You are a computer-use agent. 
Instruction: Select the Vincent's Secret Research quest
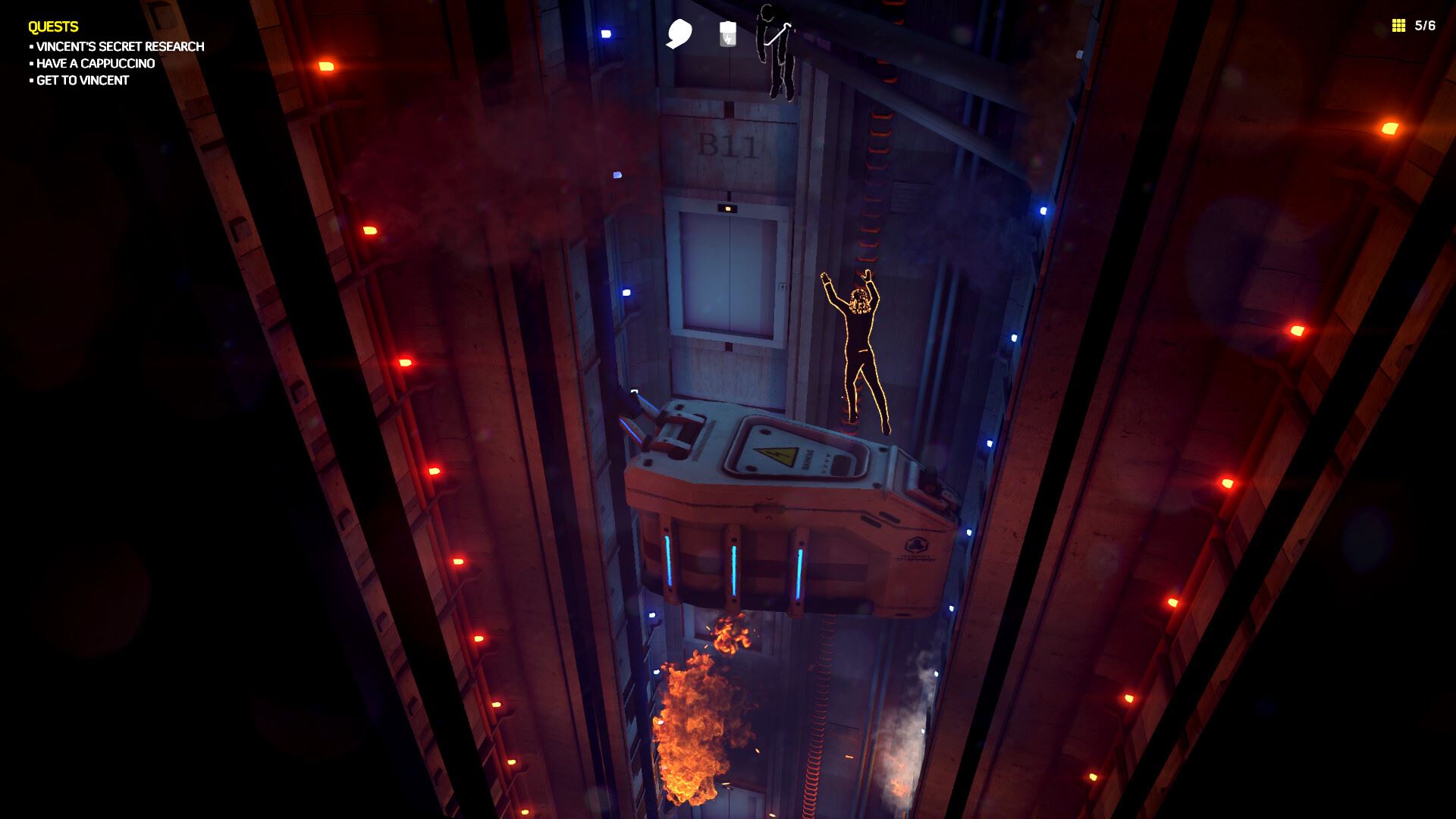[120, 47]
